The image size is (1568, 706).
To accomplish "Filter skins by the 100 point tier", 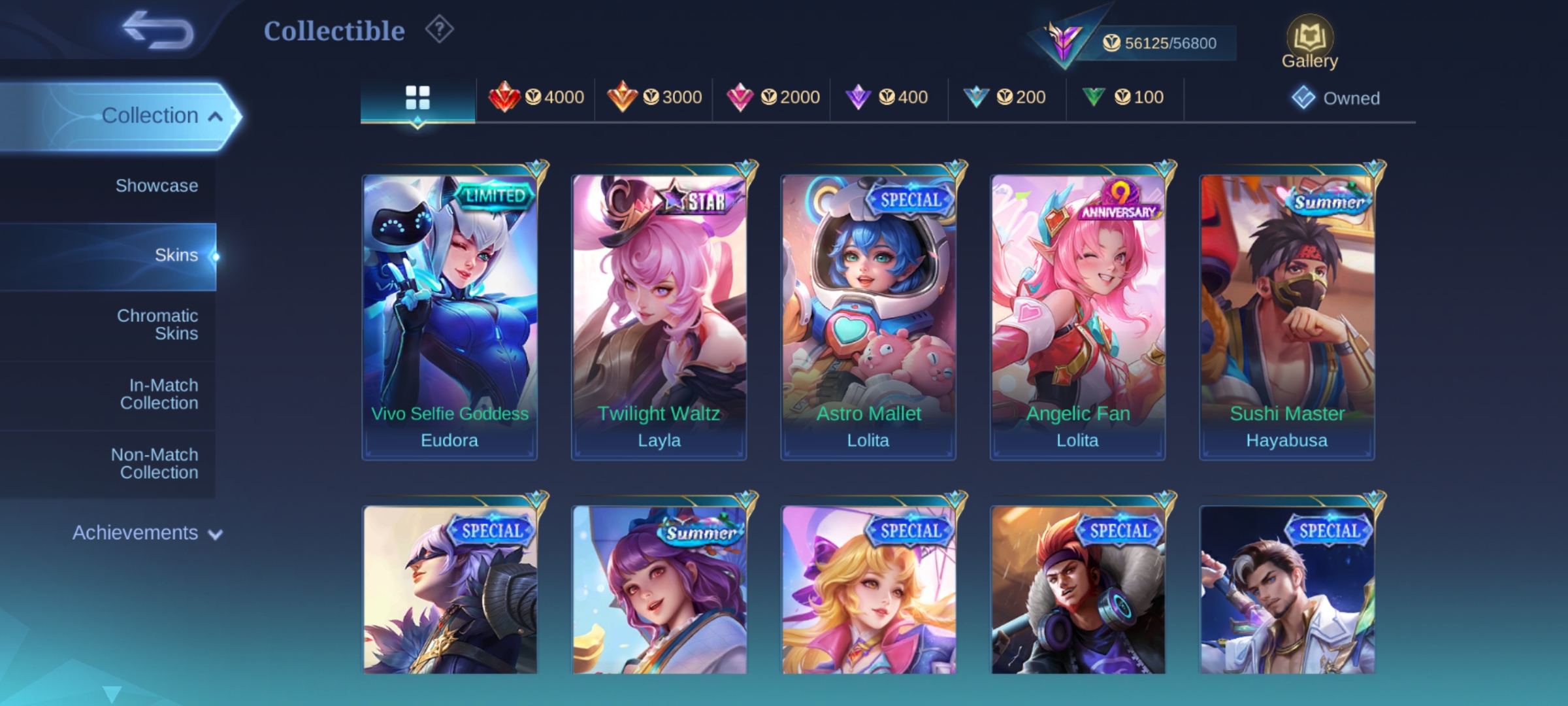I will [1122, 97].
